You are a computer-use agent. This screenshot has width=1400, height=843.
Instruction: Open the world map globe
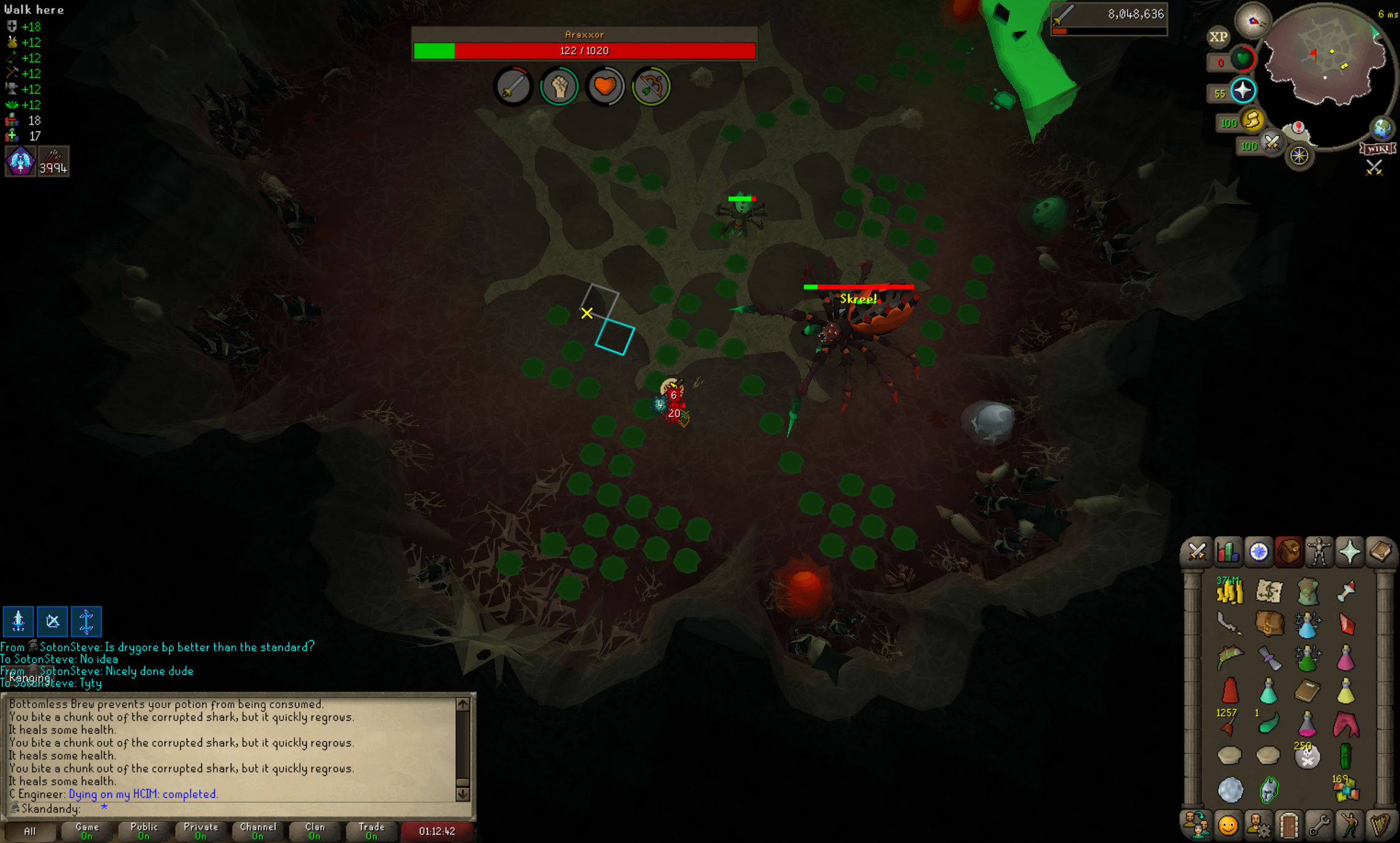click(x=1382, y=129)
